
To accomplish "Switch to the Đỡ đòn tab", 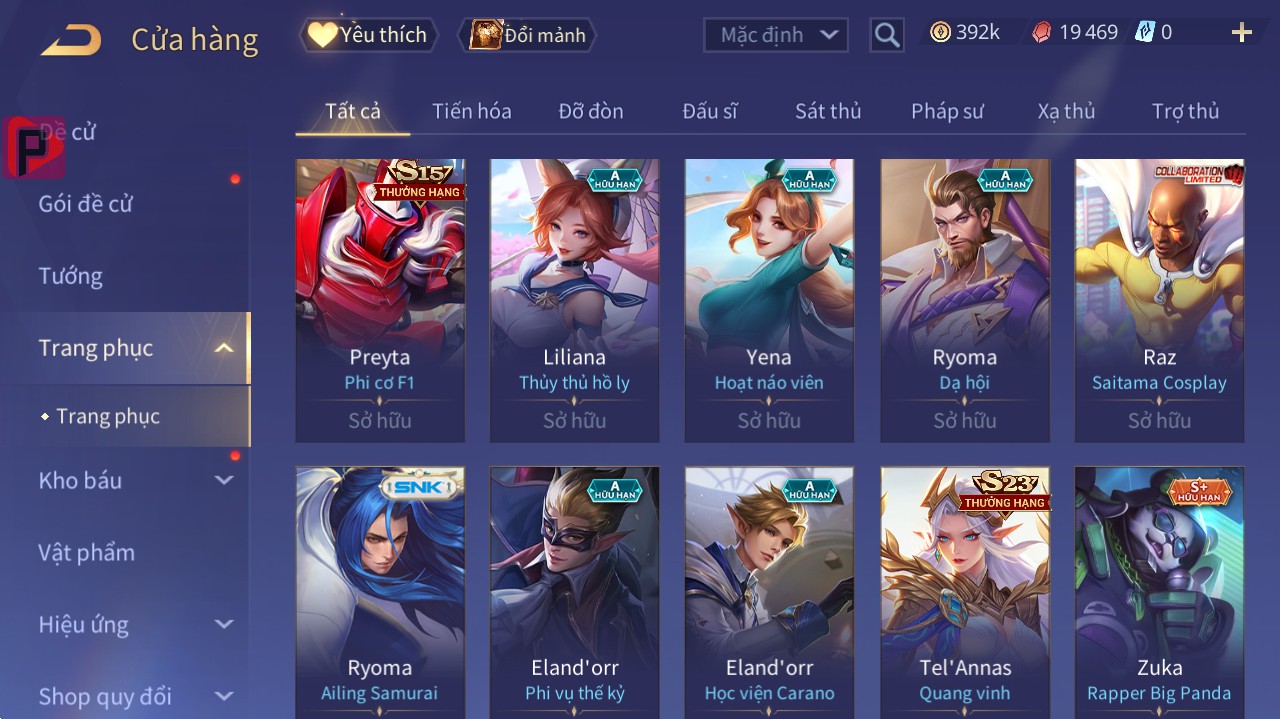I will pyautogui.click(x=590, y=111).
